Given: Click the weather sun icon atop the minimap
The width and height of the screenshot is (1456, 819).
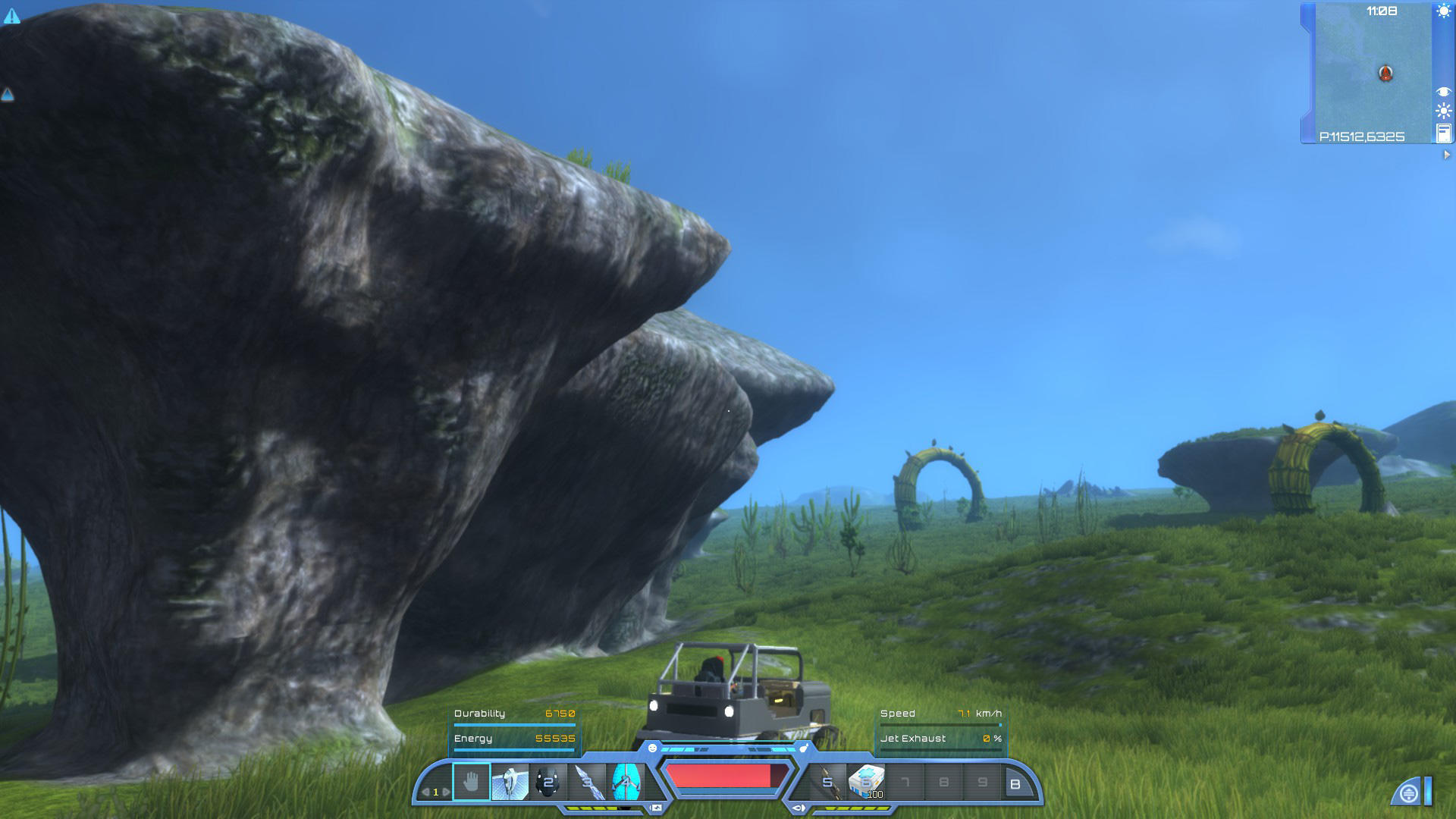Looking at the screenshot, I should click(1443, 11).
